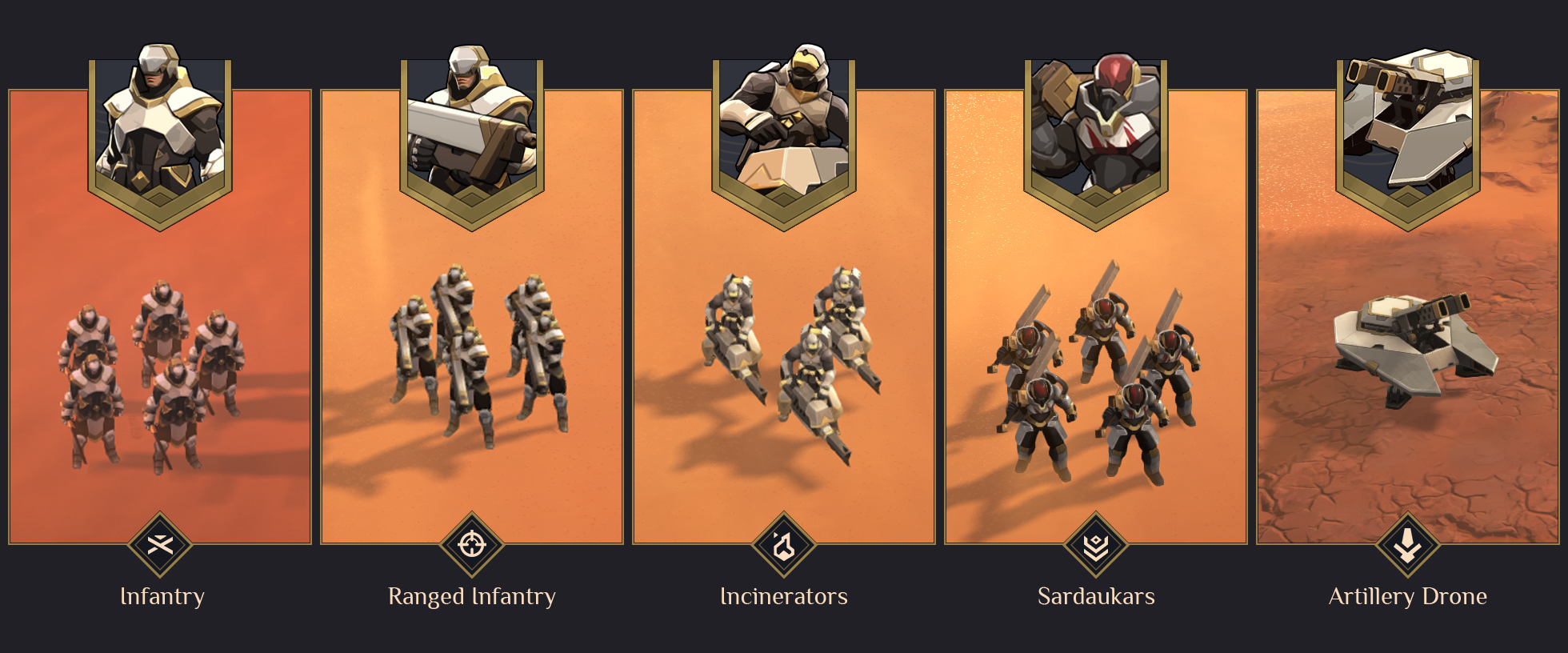
Task: Click the Artillery Drone label text
Action: tap(1406, 595)
